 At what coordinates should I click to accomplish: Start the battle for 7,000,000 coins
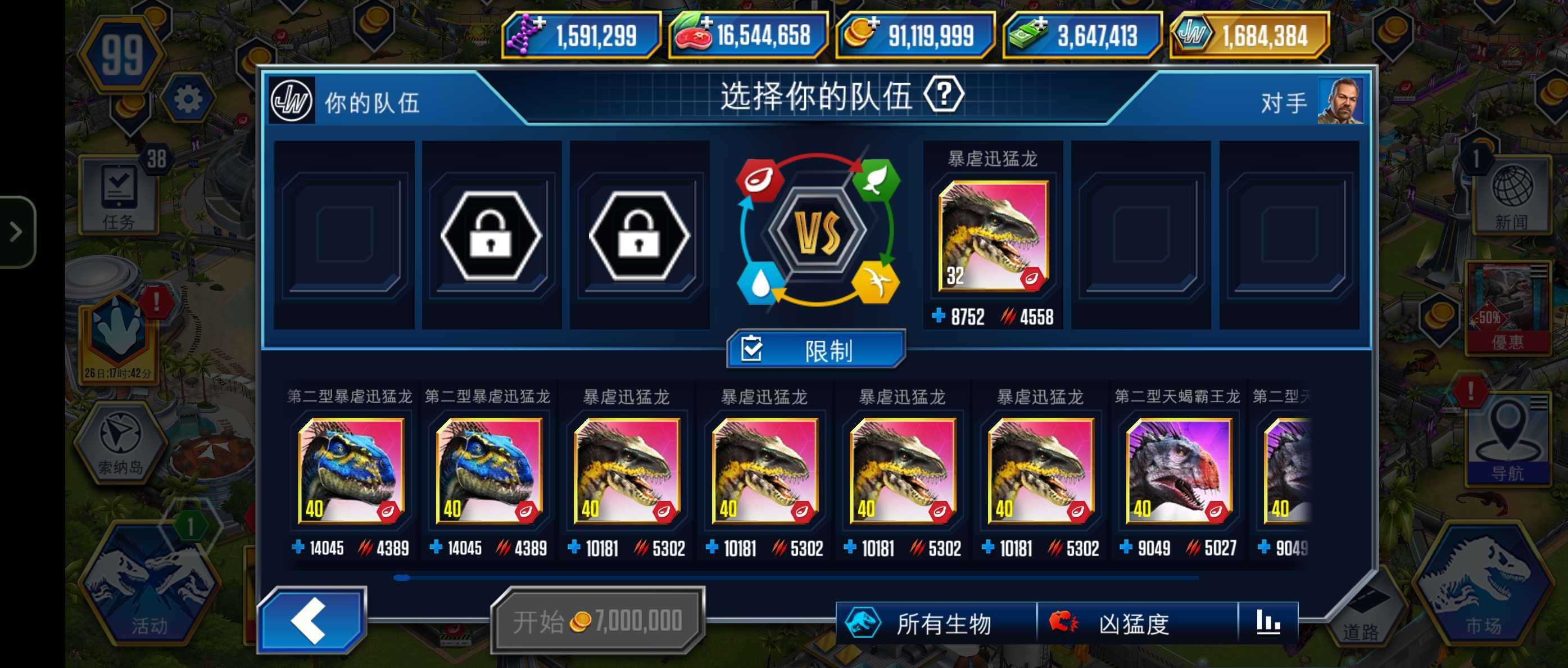point(598,621)
